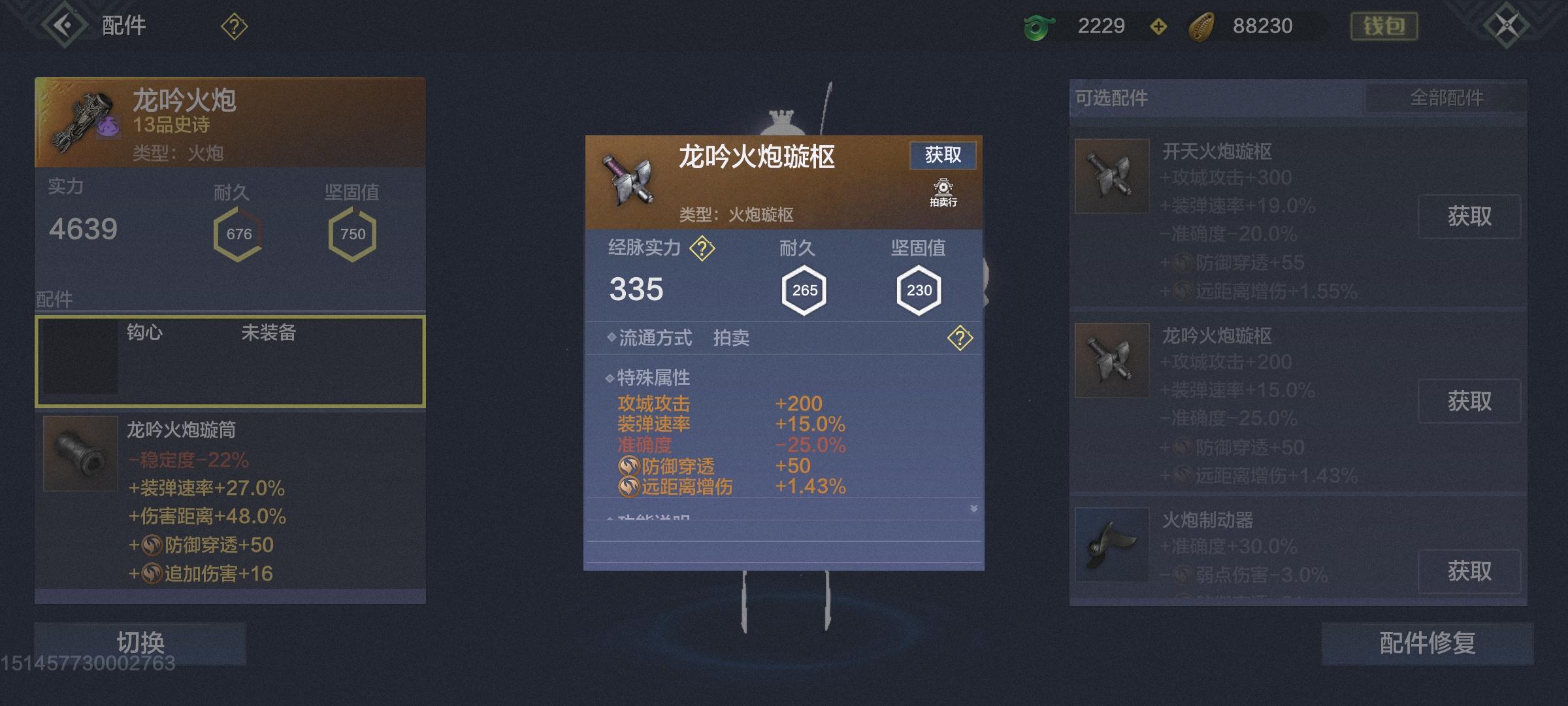
Task: Open help question mark next to 配件
Action: (233, 26)
